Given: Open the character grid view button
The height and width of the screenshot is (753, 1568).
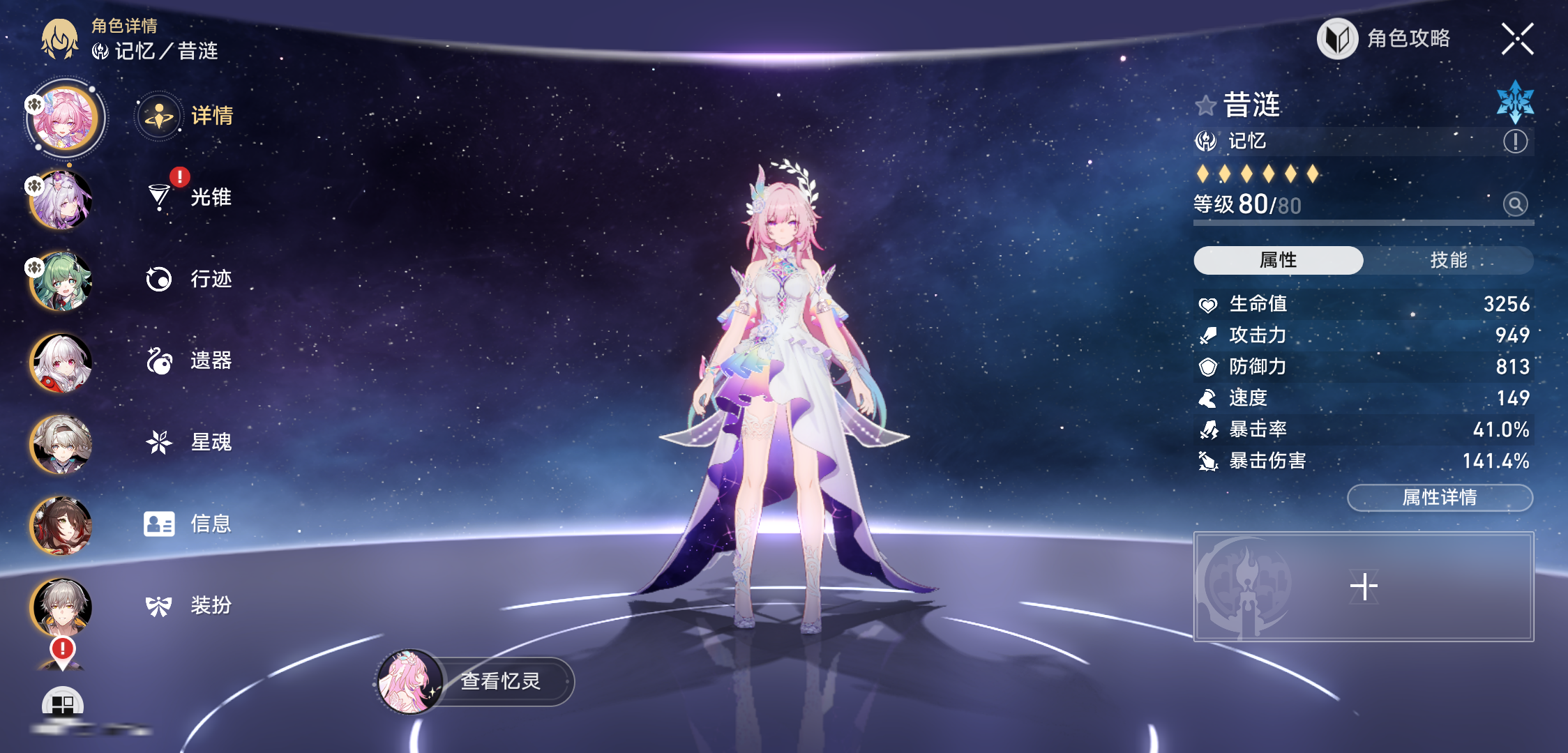Looking at the screenshot, I should click(63, 704).
